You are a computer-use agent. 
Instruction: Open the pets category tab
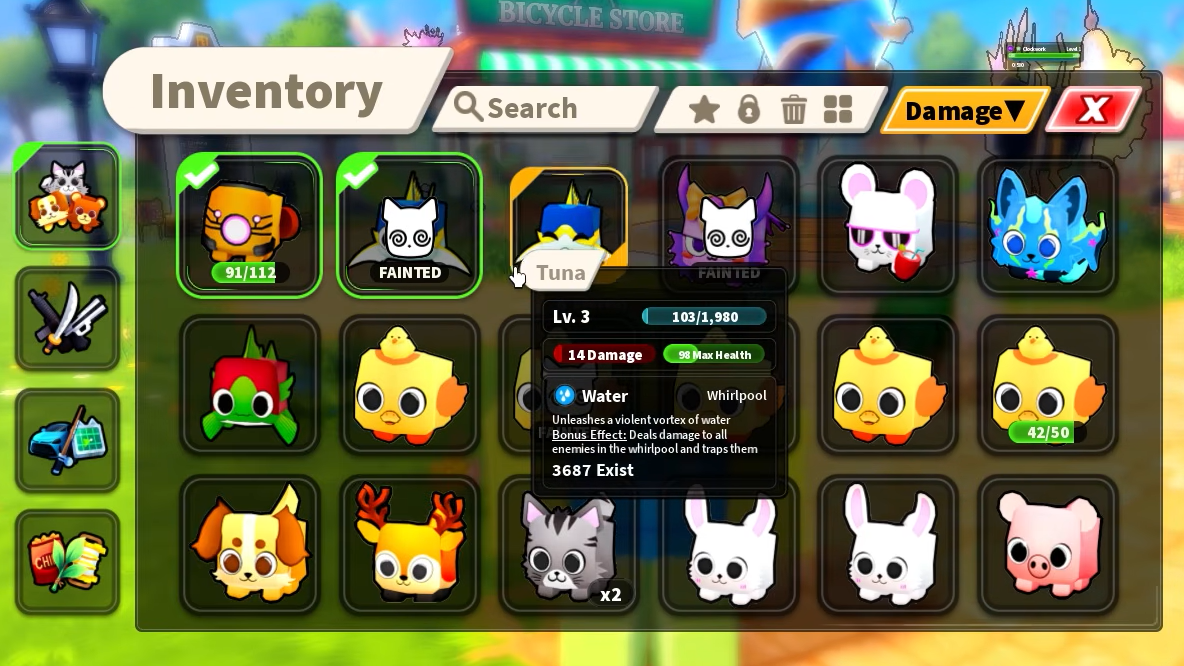pyautogui.click(x=67, y=197)
